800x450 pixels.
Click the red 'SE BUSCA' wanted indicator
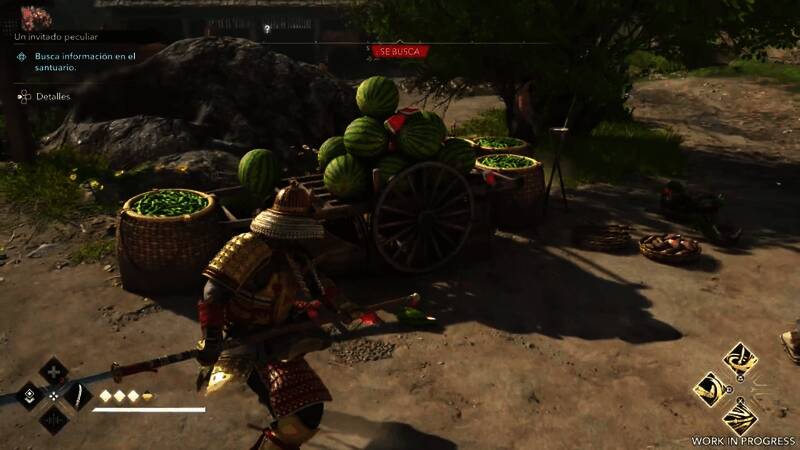tap(399, 51)
